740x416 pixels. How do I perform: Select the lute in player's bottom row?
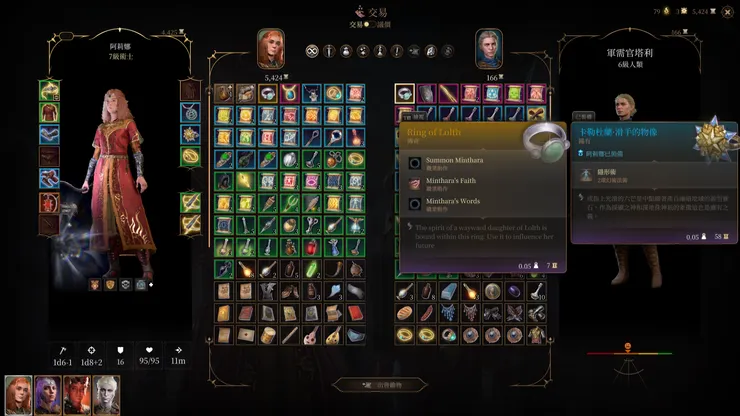311,335
